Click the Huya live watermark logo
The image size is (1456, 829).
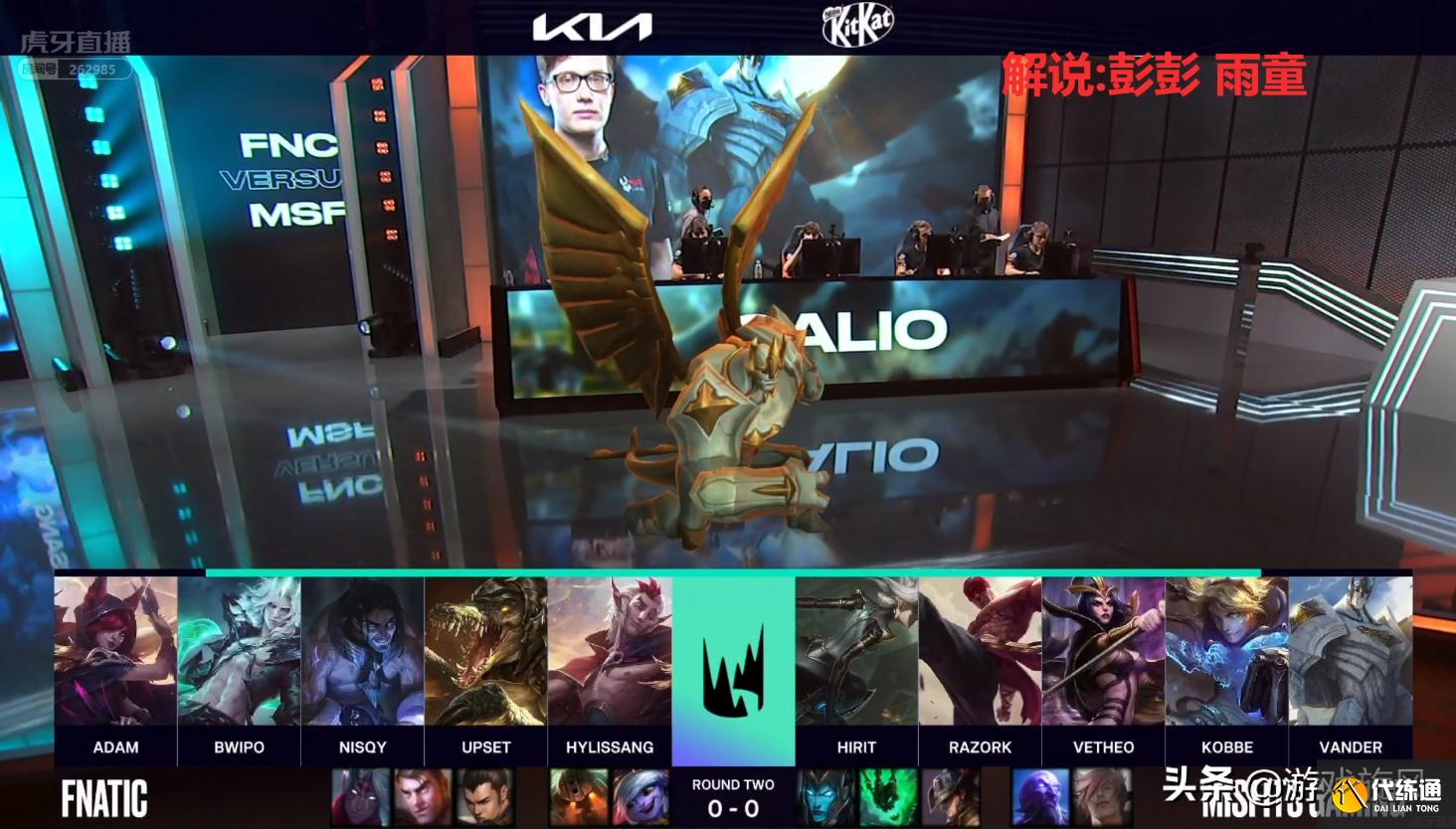[77, 43]
